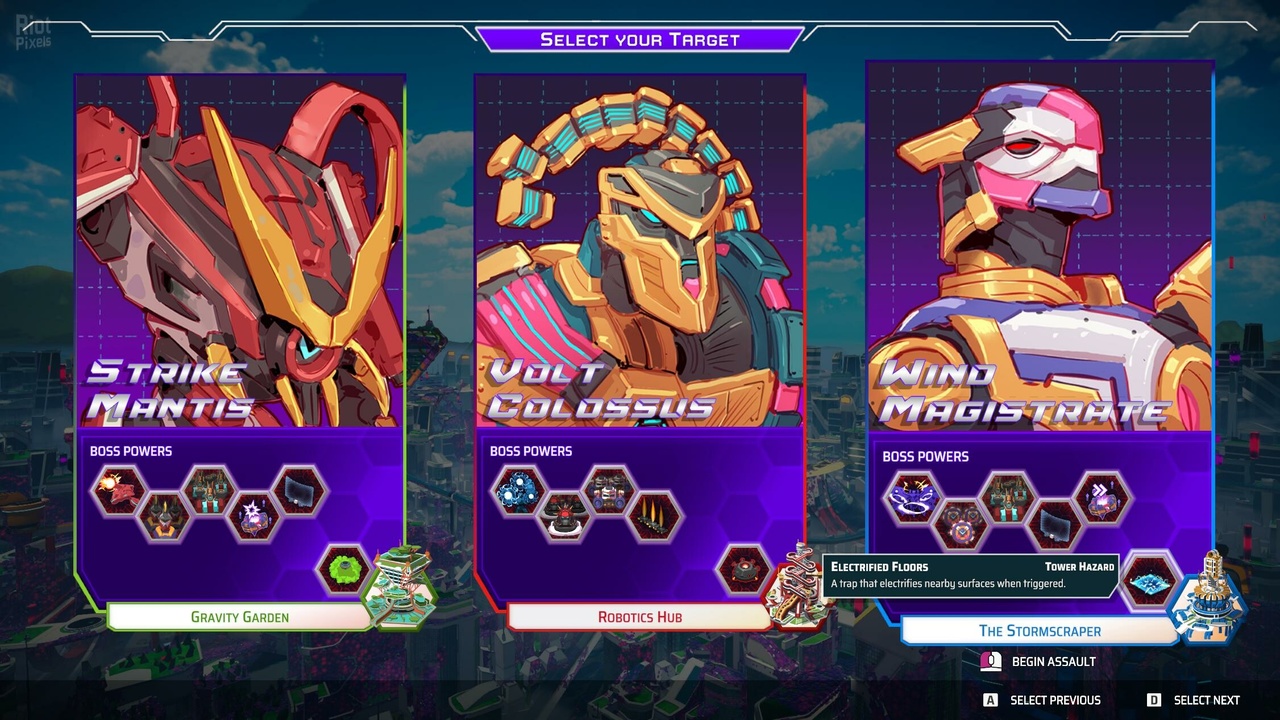Check the spiked mine hazard on Volt Colossus
The height and width of the screenshot is (720, 1280).
[x=743, y=570]
